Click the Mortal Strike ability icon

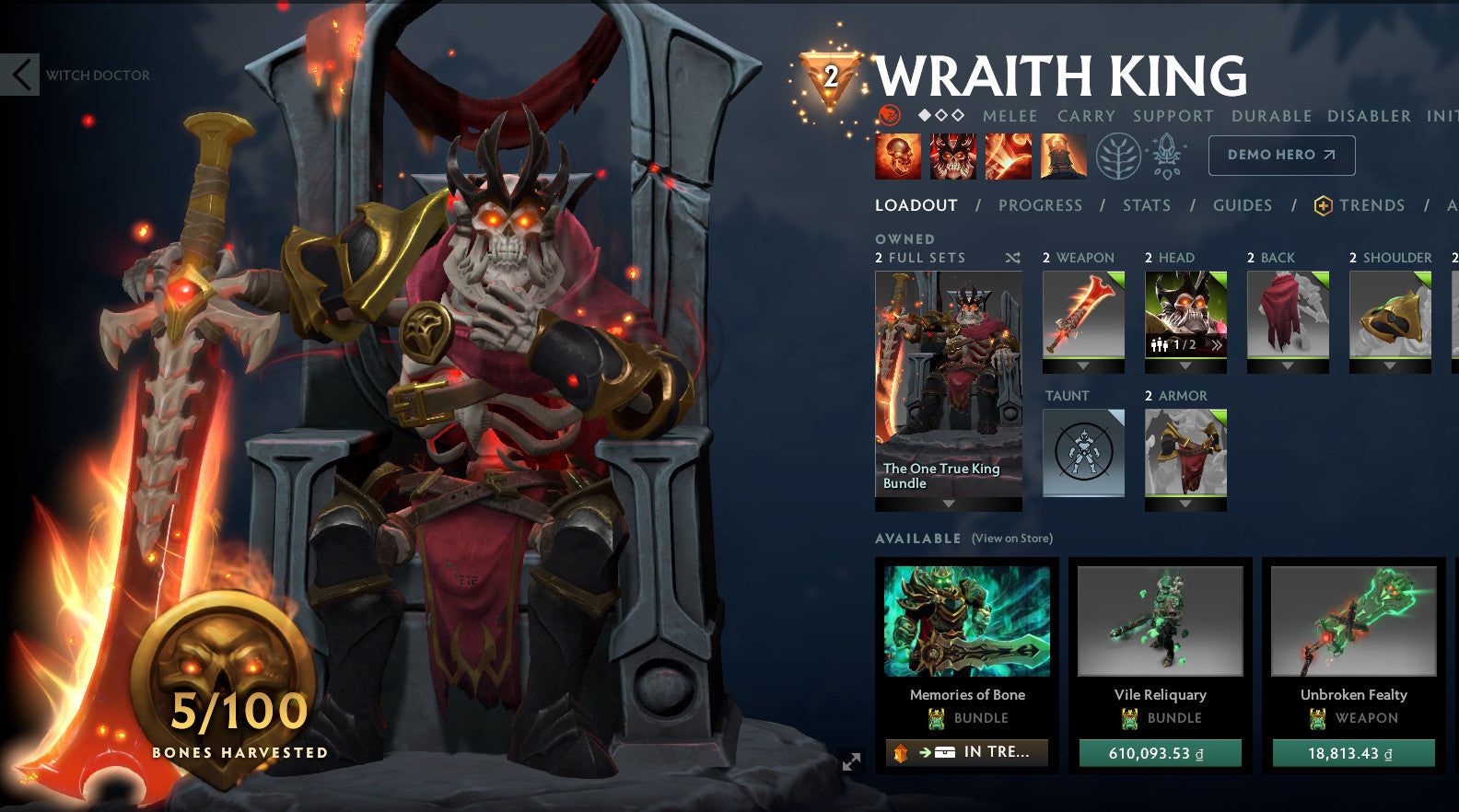1009,157
